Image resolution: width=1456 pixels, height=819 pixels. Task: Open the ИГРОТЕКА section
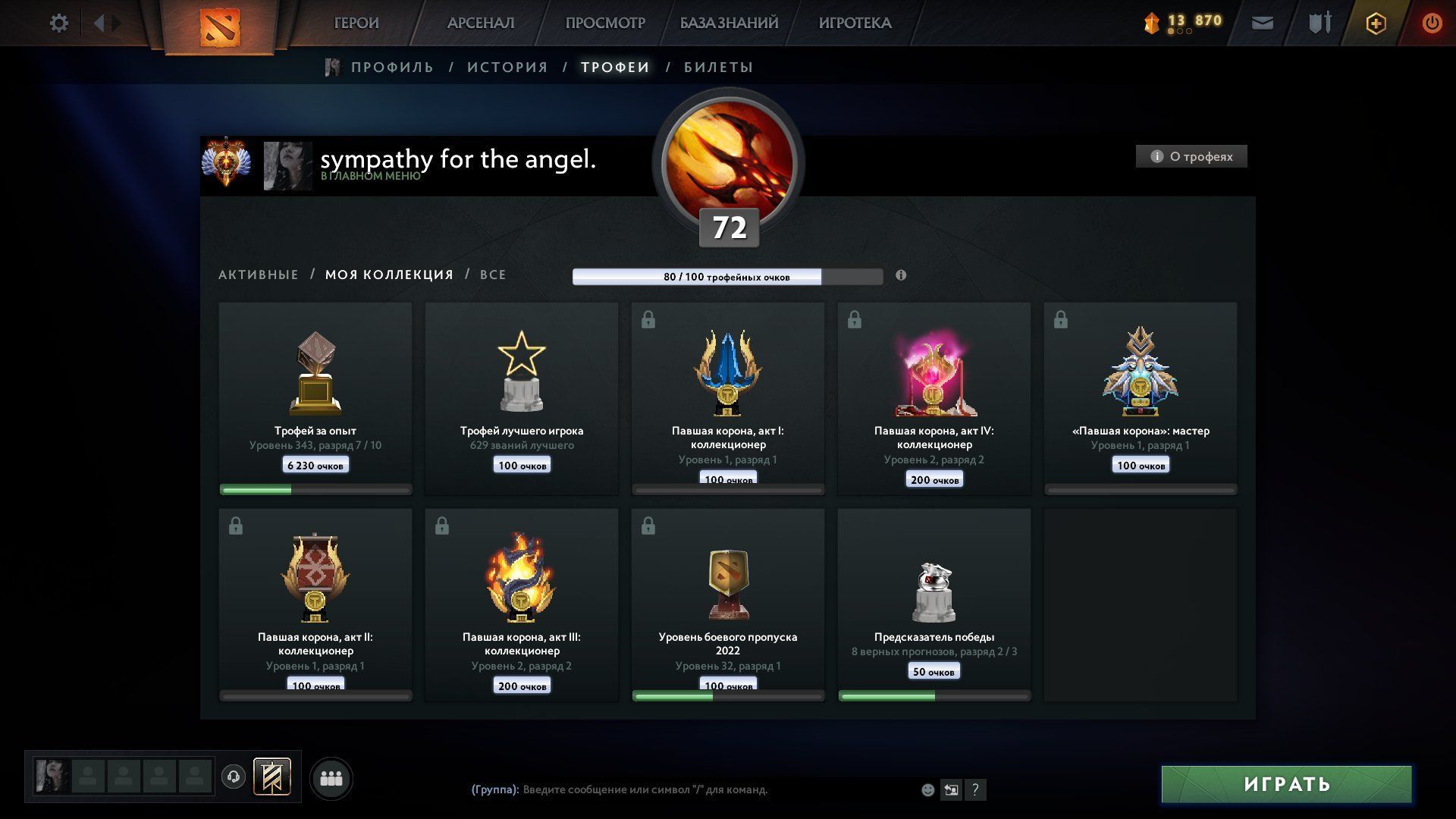(855, 24)
